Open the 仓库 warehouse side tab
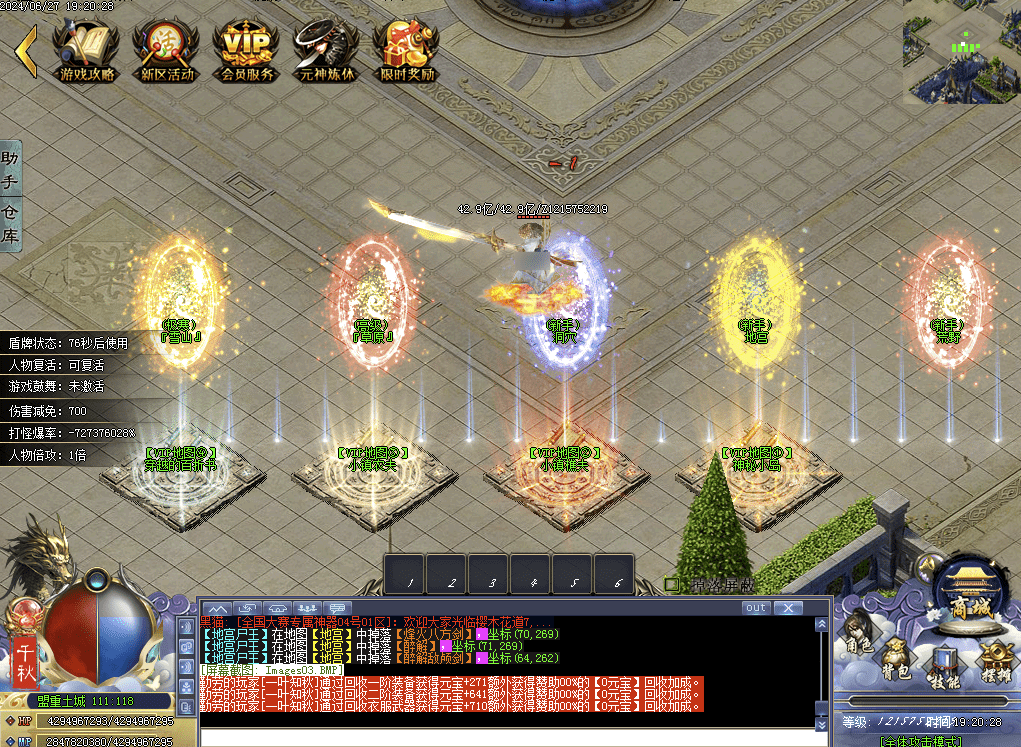This screenshot has height=747, width=1021. (x=10, y=223)
